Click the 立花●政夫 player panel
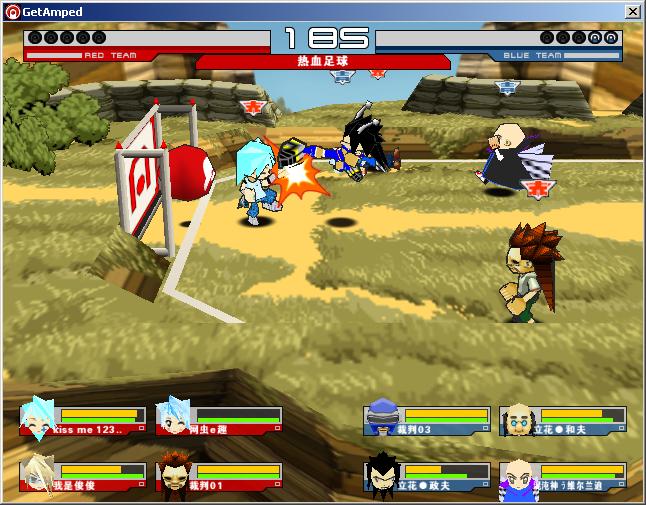646x505 pixels. coord(427,476)
